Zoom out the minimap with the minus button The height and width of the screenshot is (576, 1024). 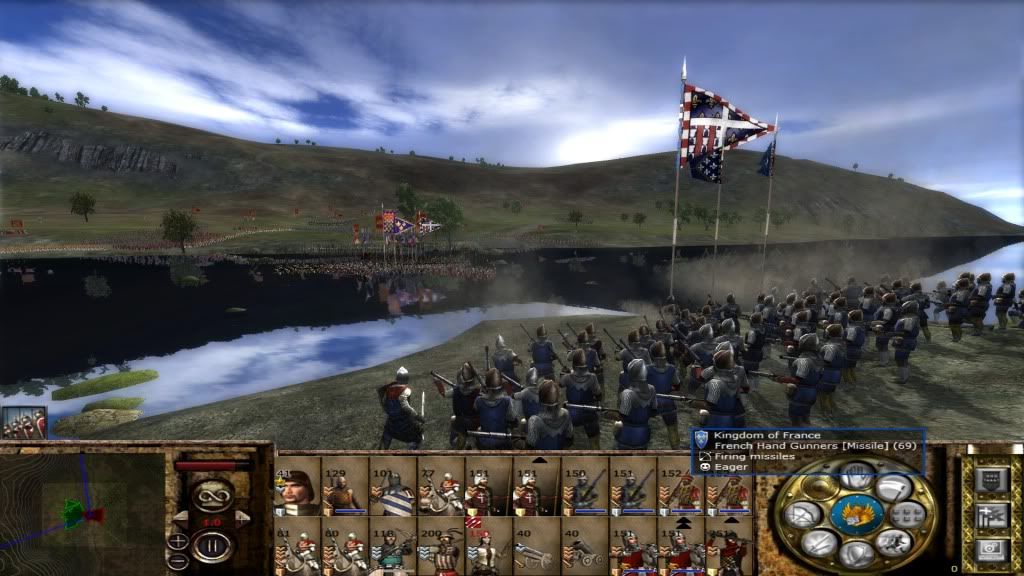pos(177,560)
